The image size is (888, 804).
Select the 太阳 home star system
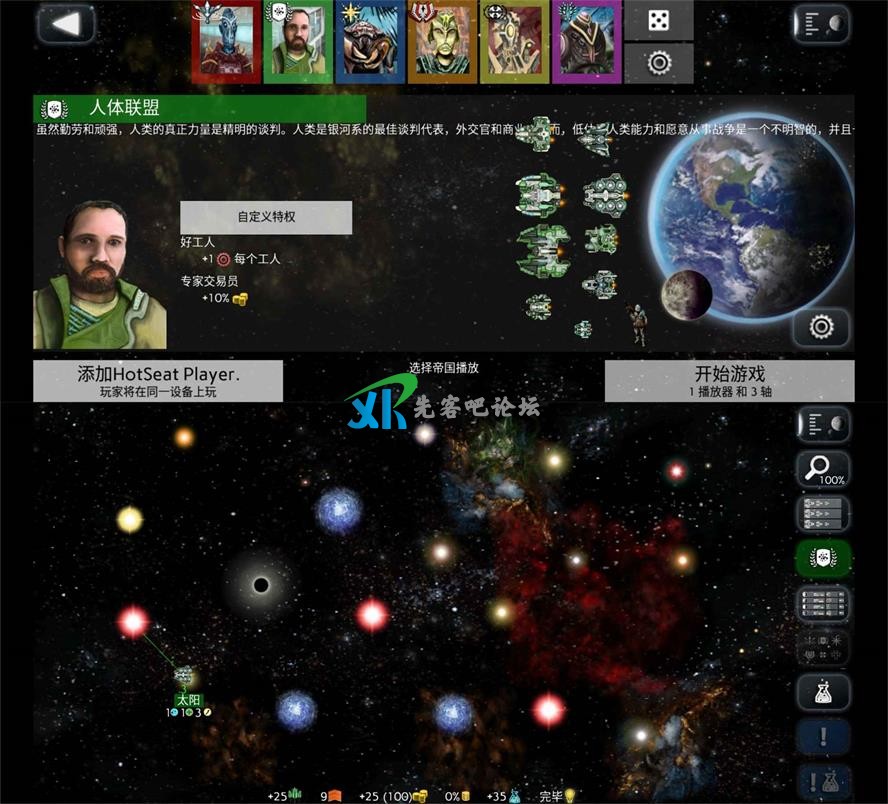[x=185, y=680]
